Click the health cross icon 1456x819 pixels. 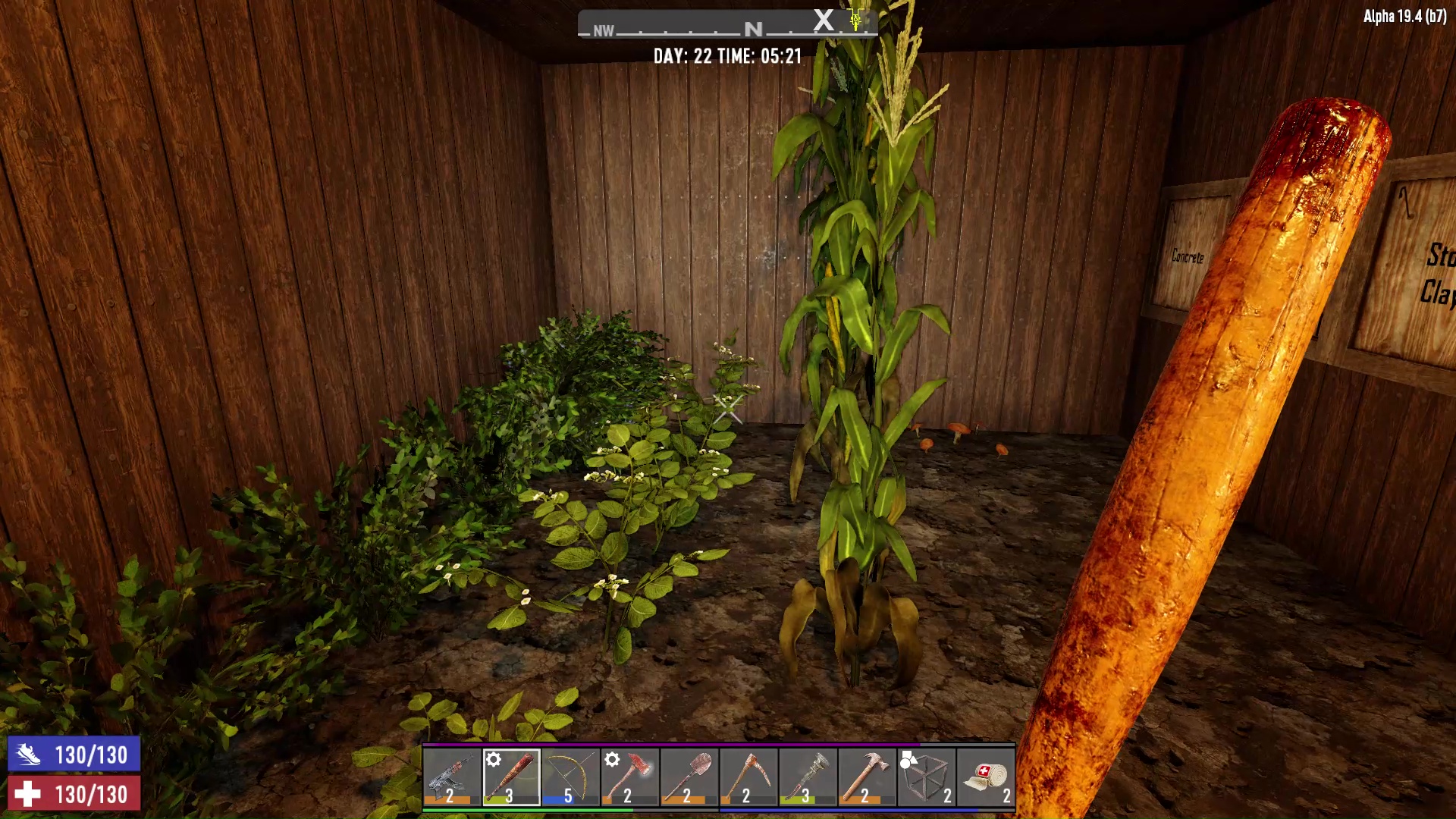(x=27, y=795)
